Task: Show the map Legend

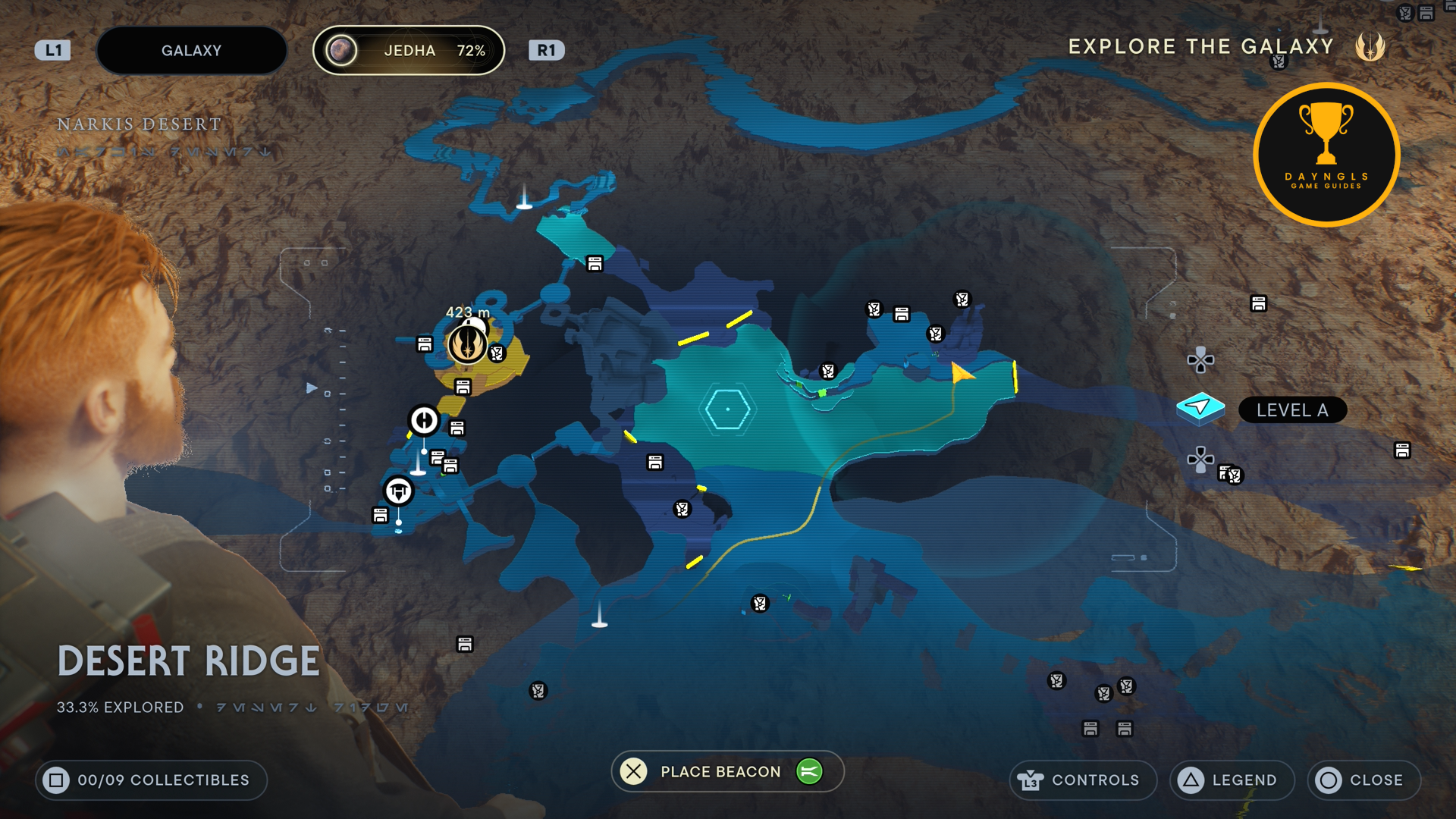Action: (1232, 780)
